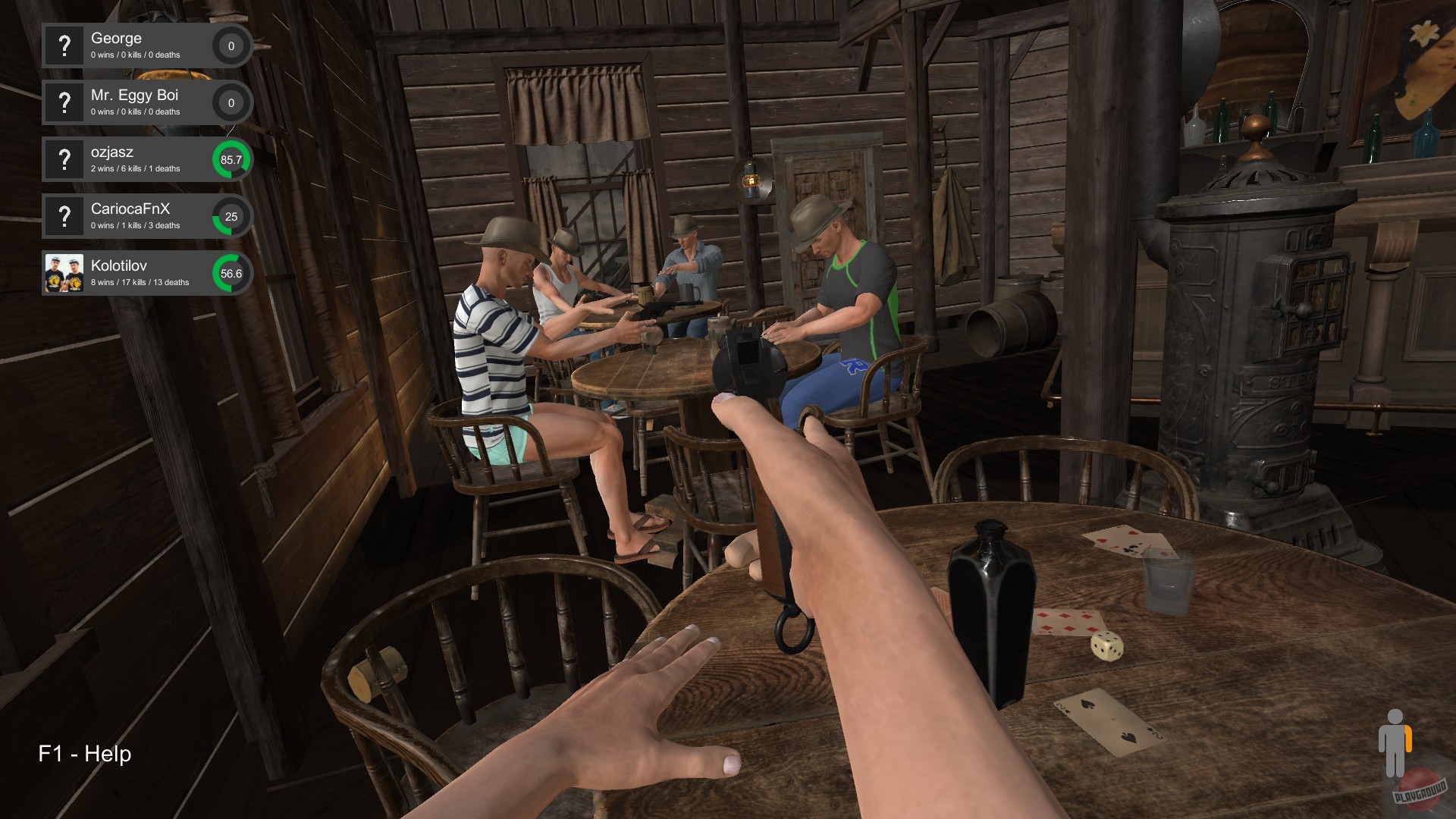This screenshot has width=1456, height=819.
Task: Expand George's scoreboard entry
Action: (144, 45)
